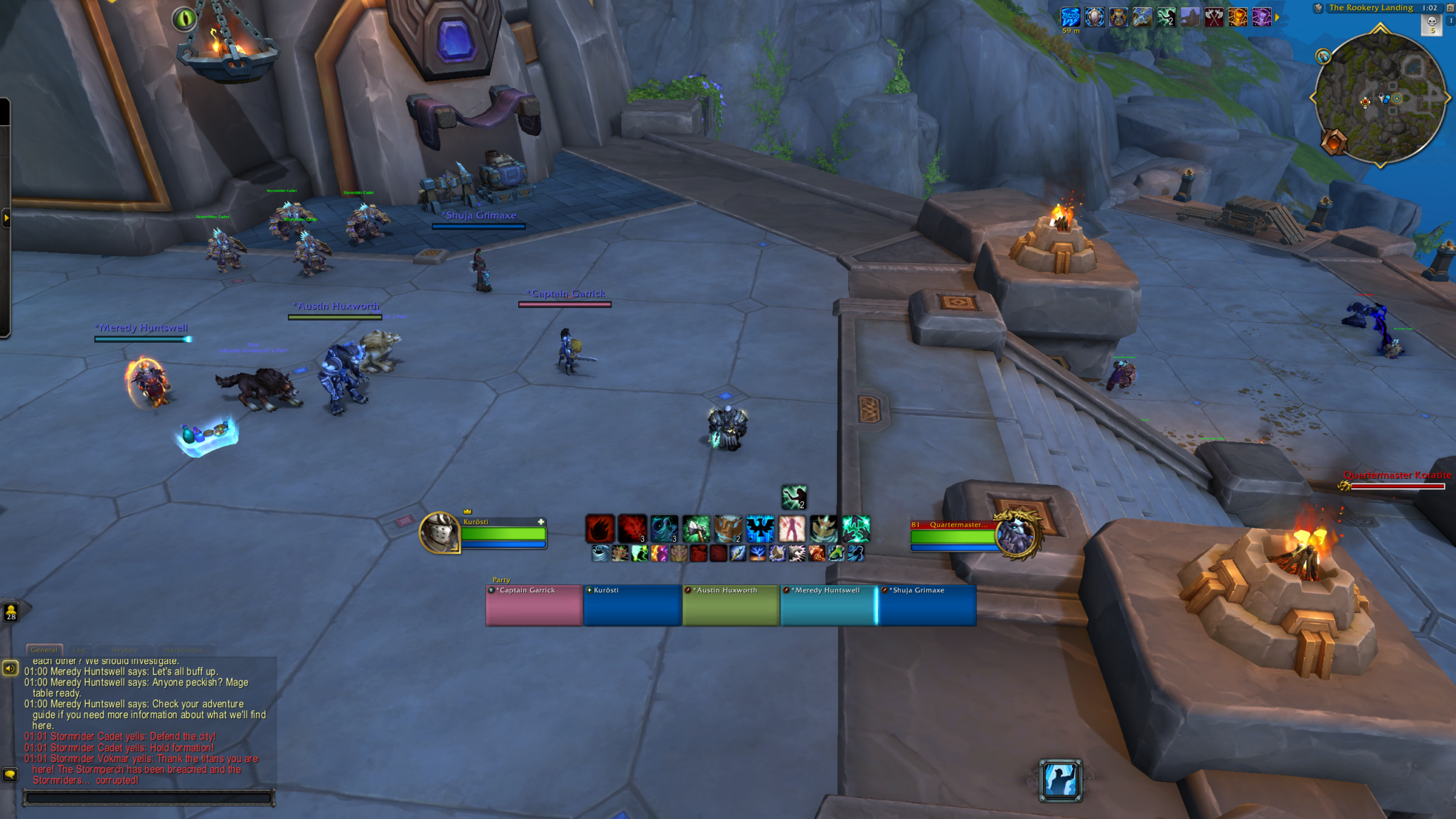
Task: Choose Shuja Grimaxe's party frame
Action: tap(927, 606)
